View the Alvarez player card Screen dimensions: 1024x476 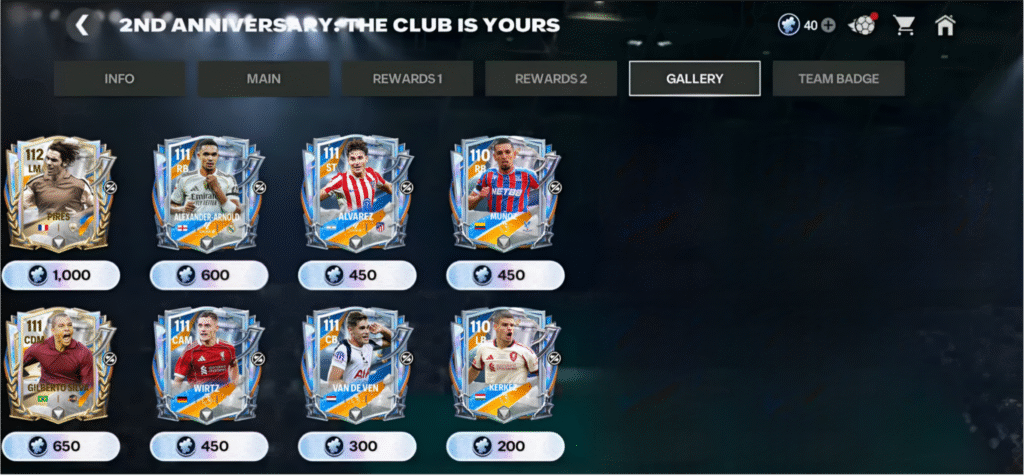(357, 194)
